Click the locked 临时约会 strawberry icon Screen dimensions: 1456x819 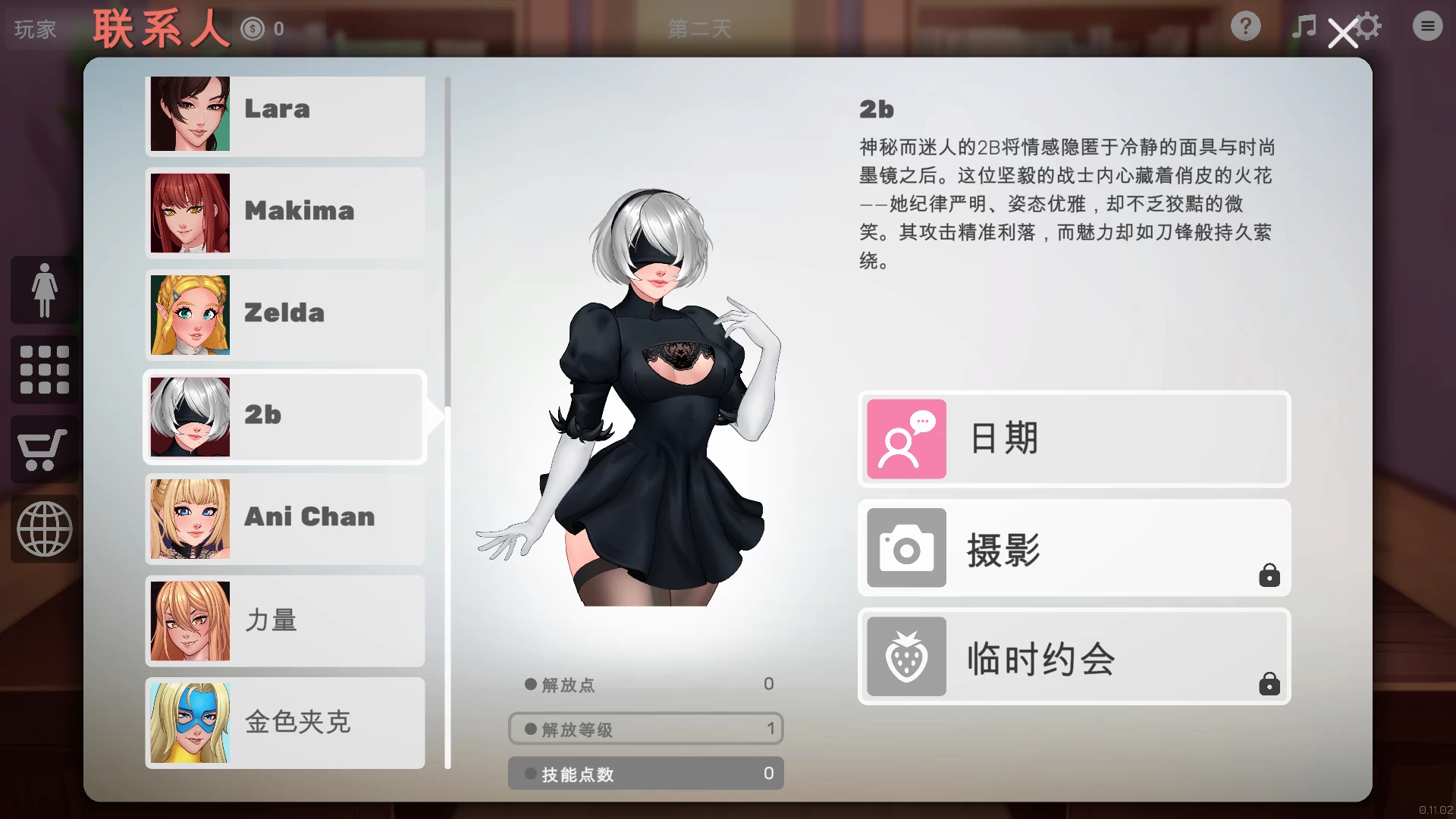[x=906, y=657]
